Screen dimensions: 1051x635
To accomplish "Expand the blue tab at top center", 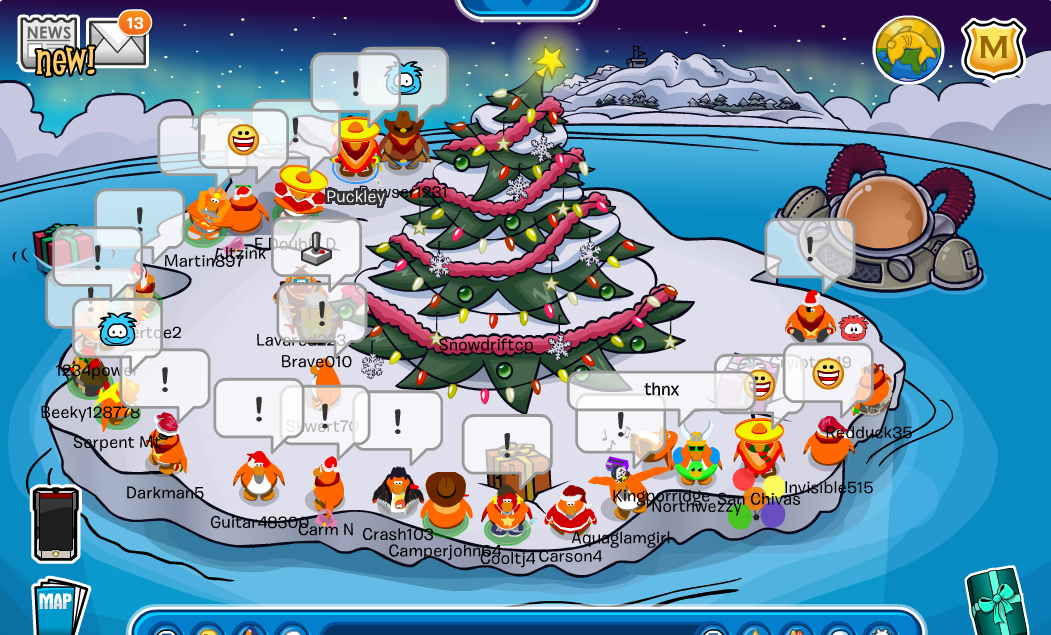I will 526,8.
